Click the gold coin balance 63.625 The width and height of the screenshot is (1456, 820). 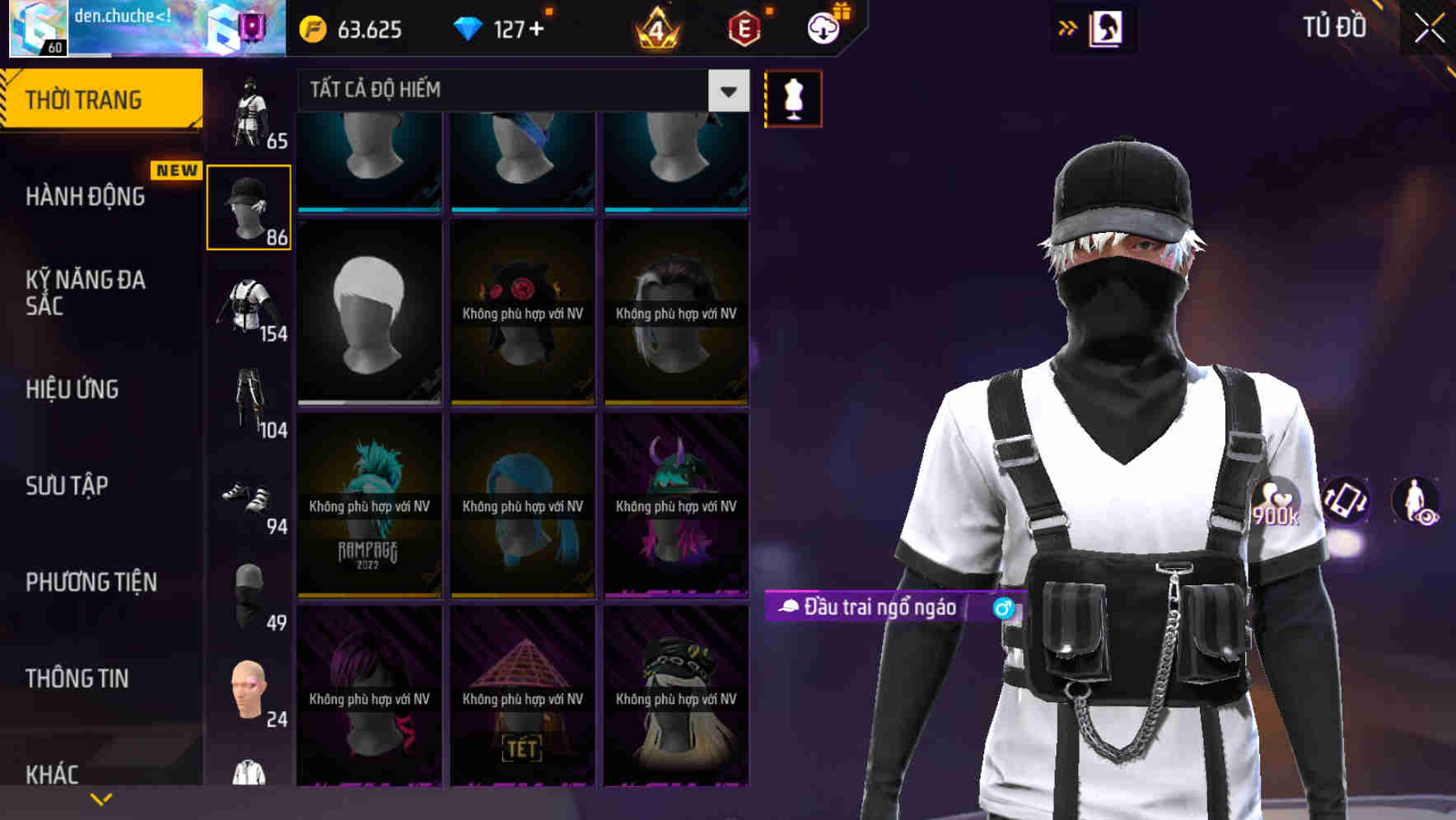click(x=352, y=30)
